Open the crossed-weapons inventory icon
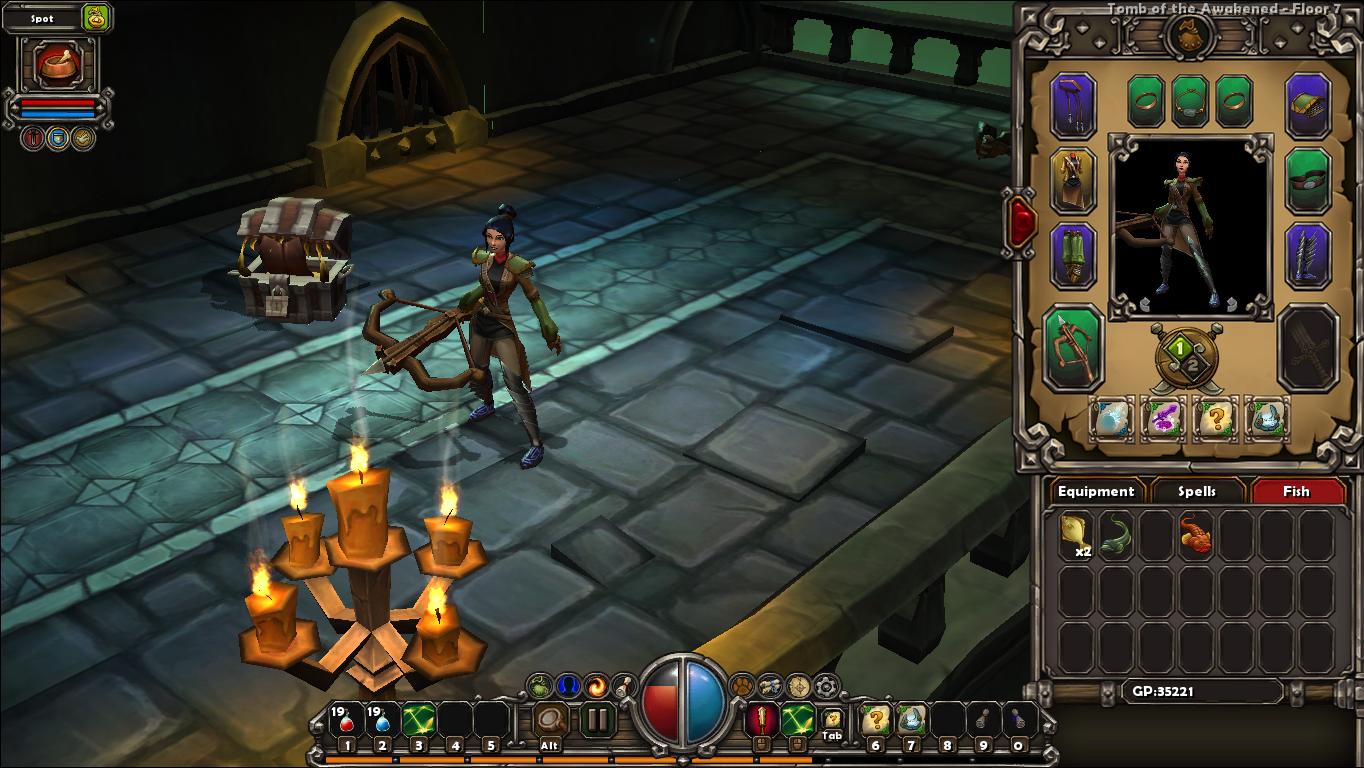 tap(768, 687)
